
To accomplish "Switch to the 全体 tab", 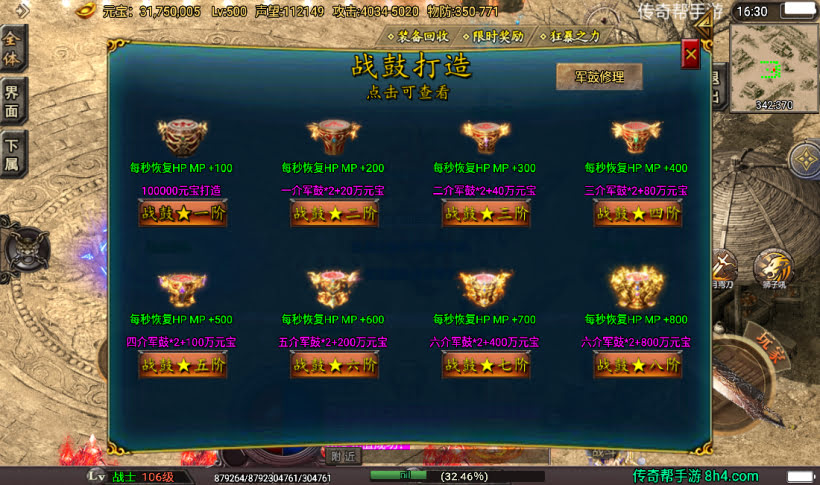I will (13, 45).
